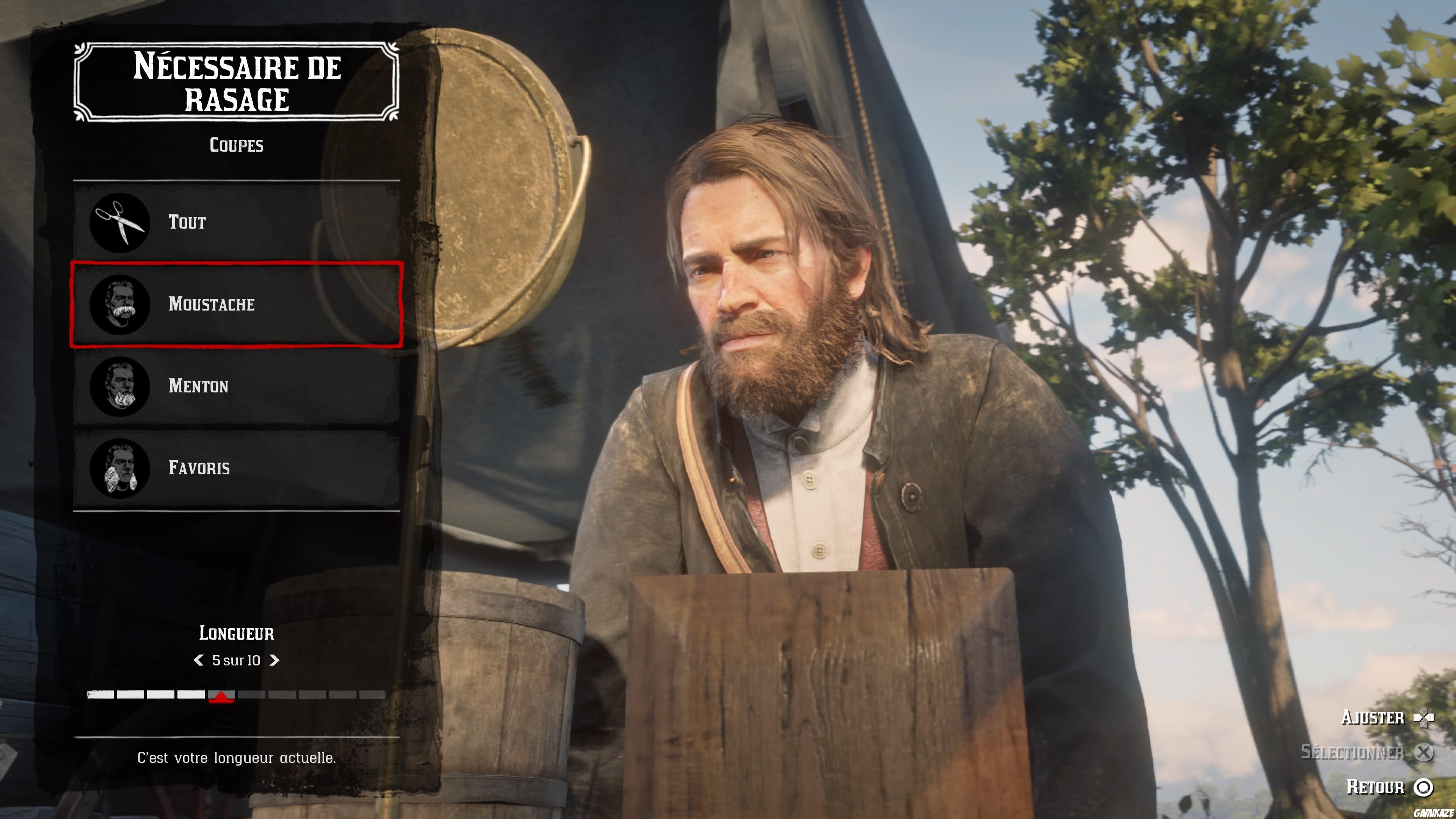1456x819 pixels.
Task: Select the Favoris cut option
Action: point(237,468)
